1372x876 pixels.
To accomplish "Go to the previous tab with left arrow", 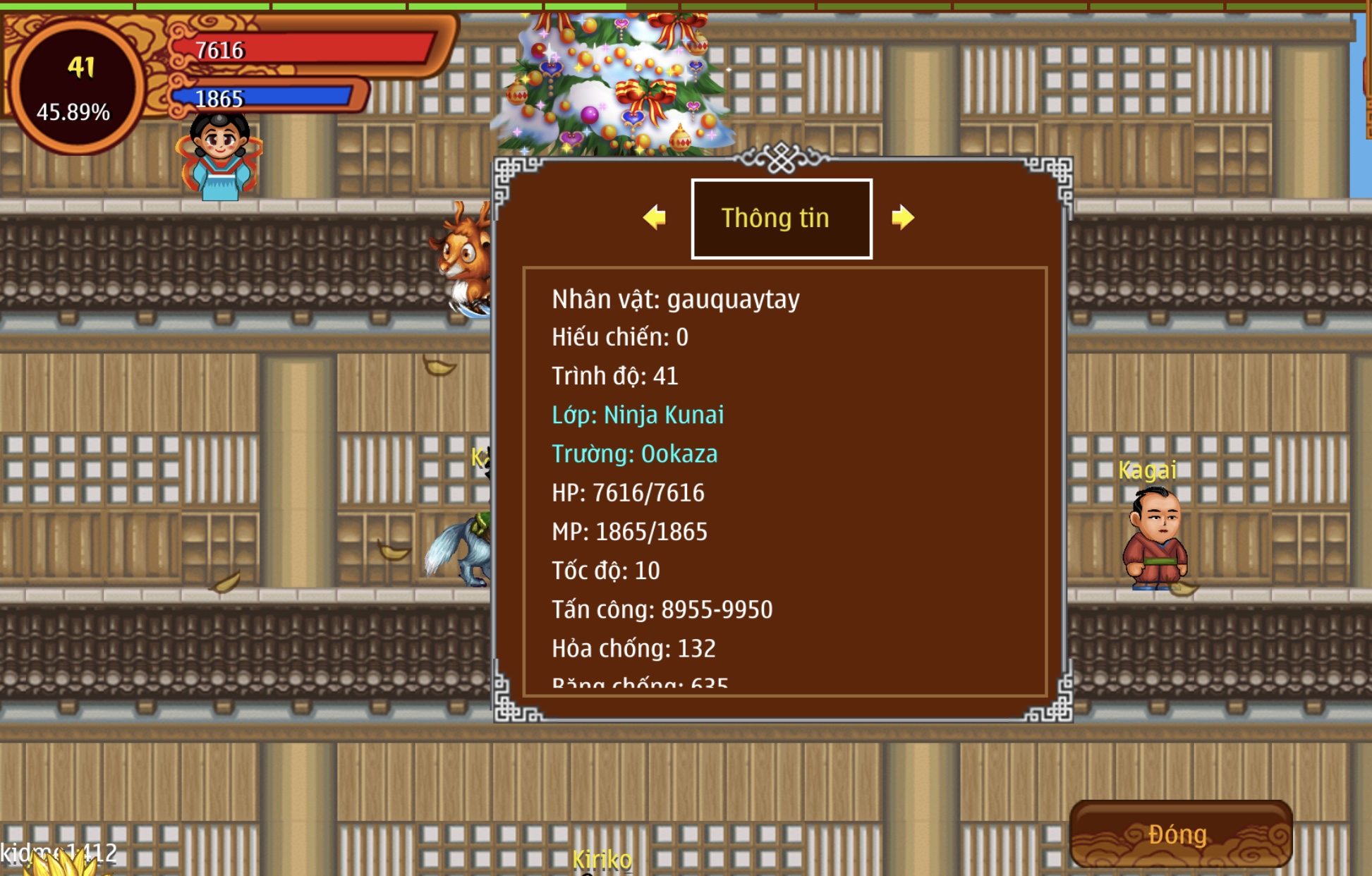I will [x=655, y=217].
